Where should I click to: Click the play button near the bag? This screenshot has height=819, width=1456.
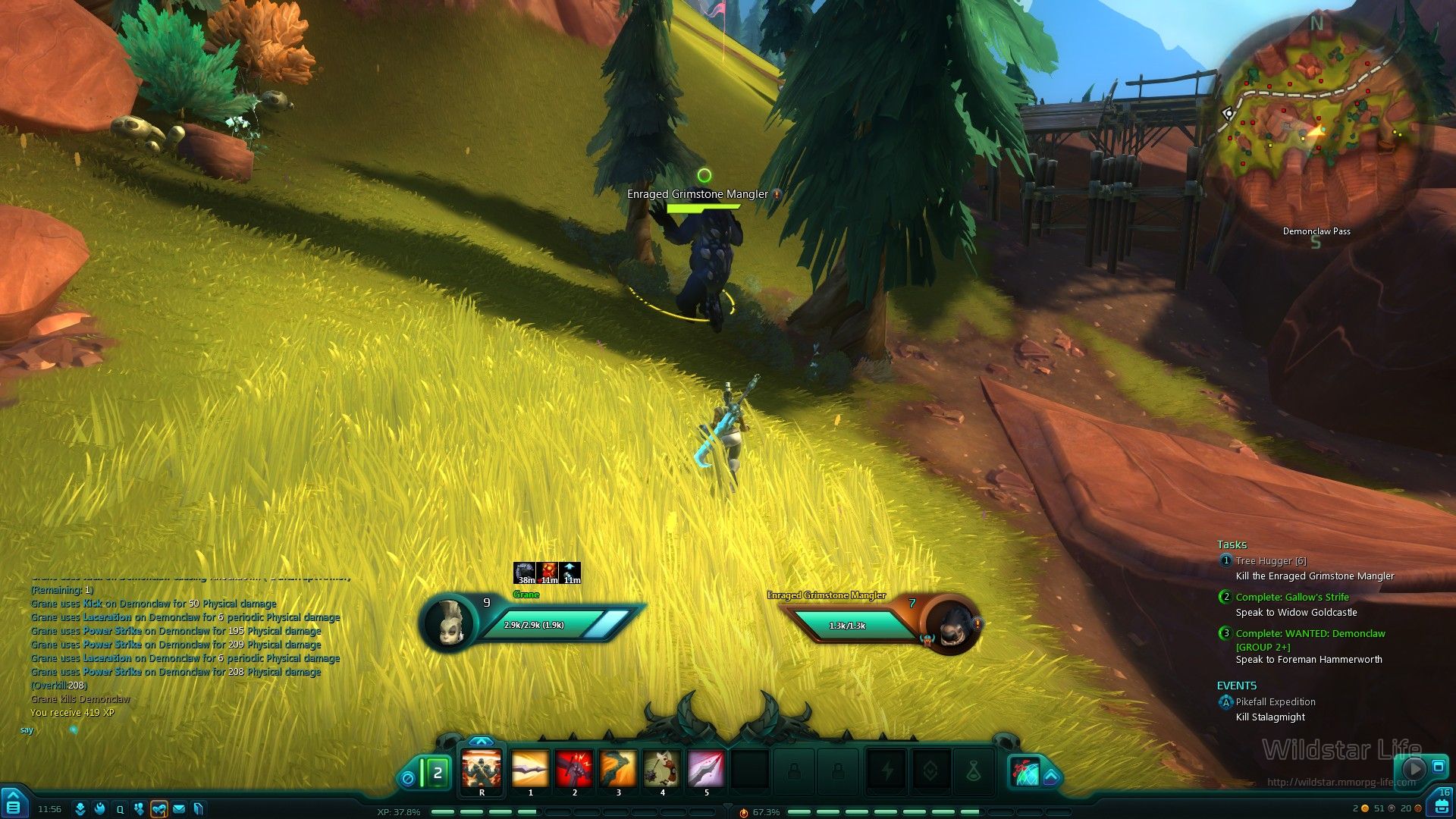pyautogui.click(x=1414, y=768)
